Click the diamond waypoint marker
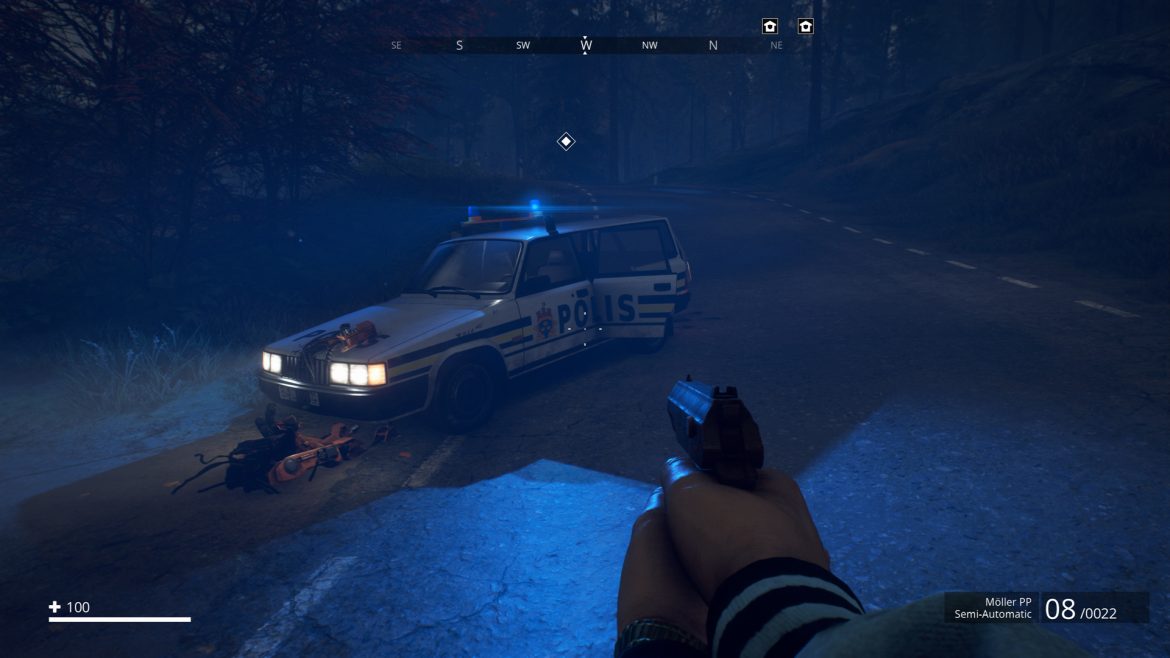This screenshot has height=658, width=1170. coord(566,142)
